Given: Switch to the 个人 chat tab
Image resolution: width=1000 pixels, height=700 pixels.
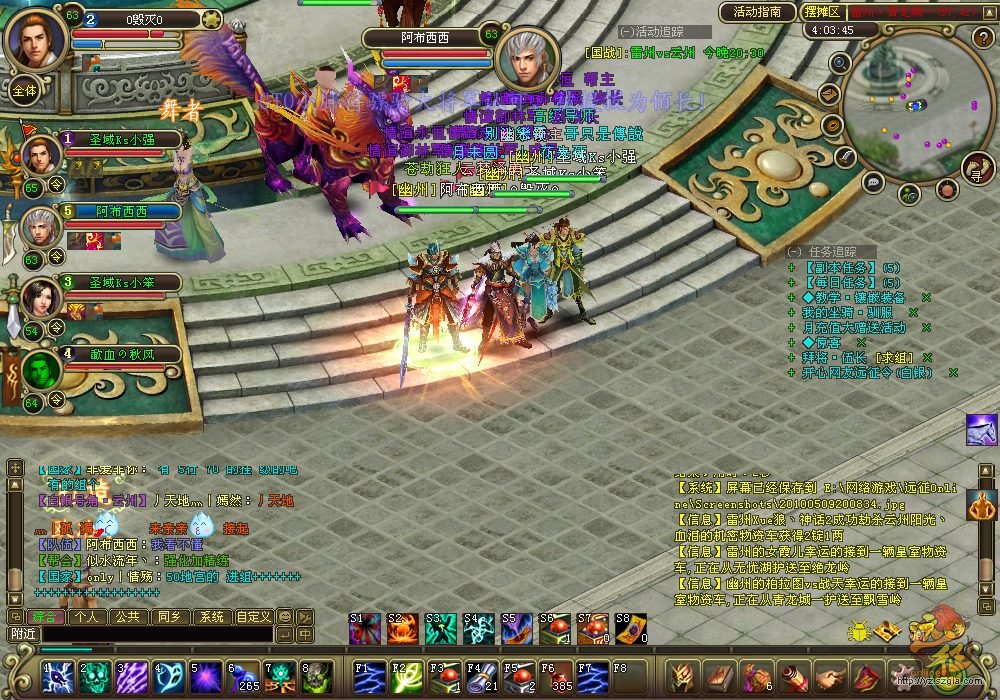Looking at the screenshot, I should tap(87, 617).
